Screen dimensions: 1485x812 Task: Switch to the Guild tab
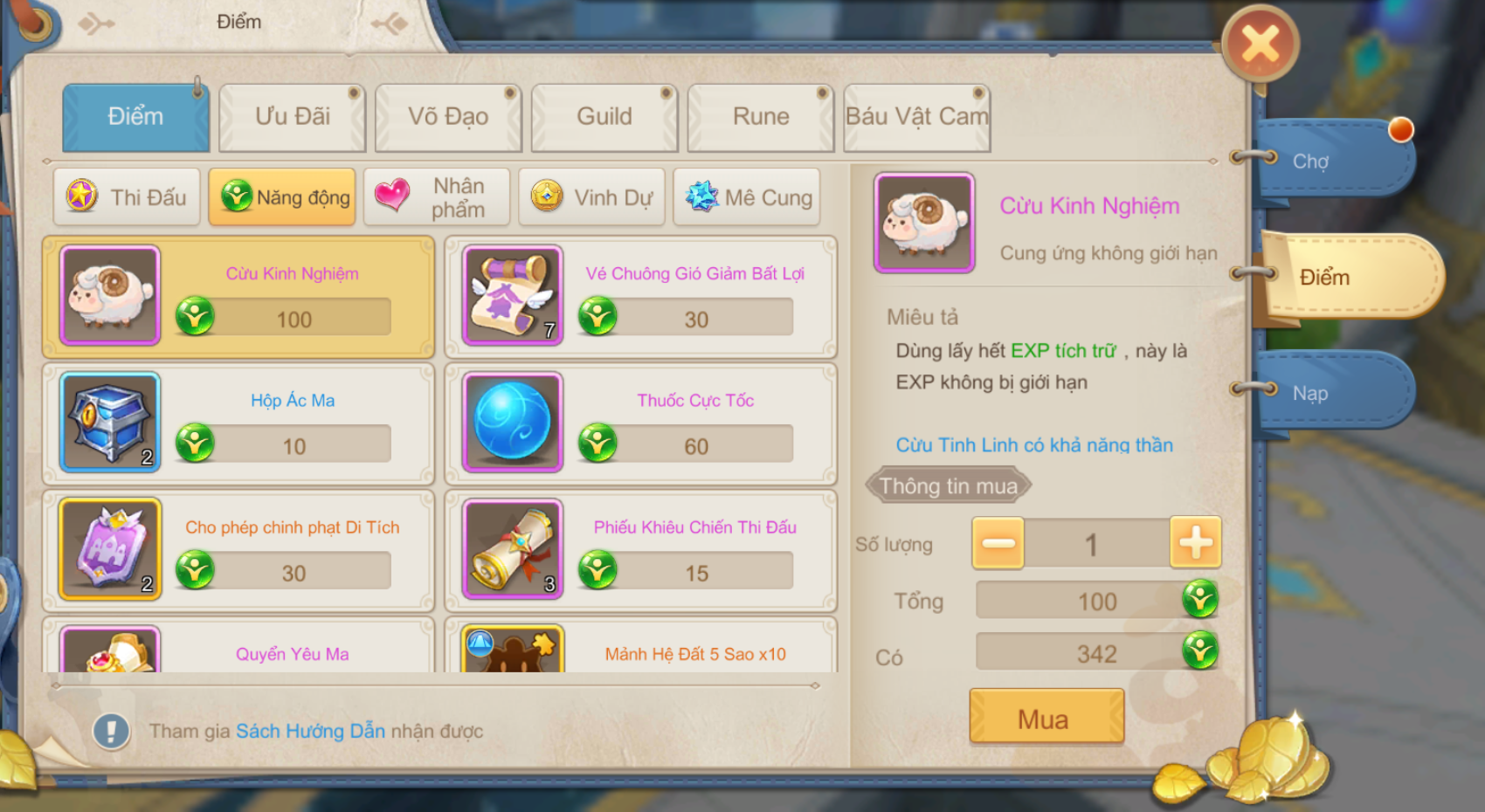coord(604,116)
